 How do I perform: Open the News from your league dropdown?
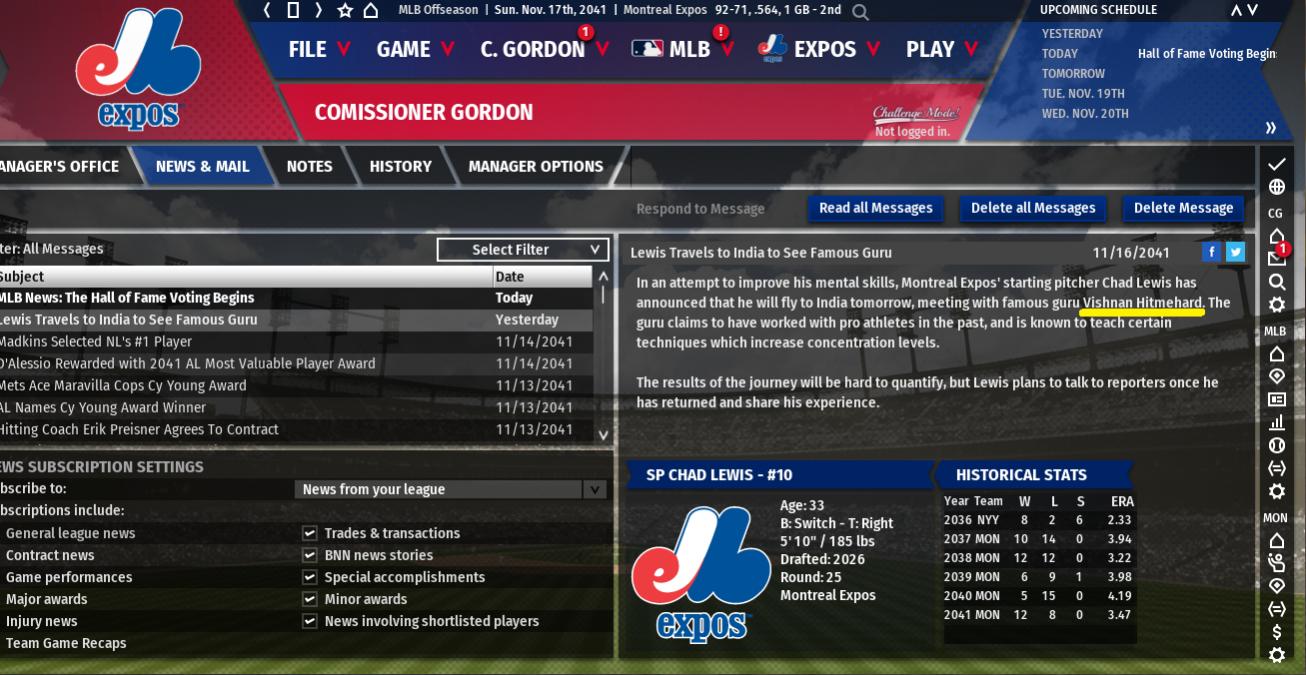(x=450, y=489)
